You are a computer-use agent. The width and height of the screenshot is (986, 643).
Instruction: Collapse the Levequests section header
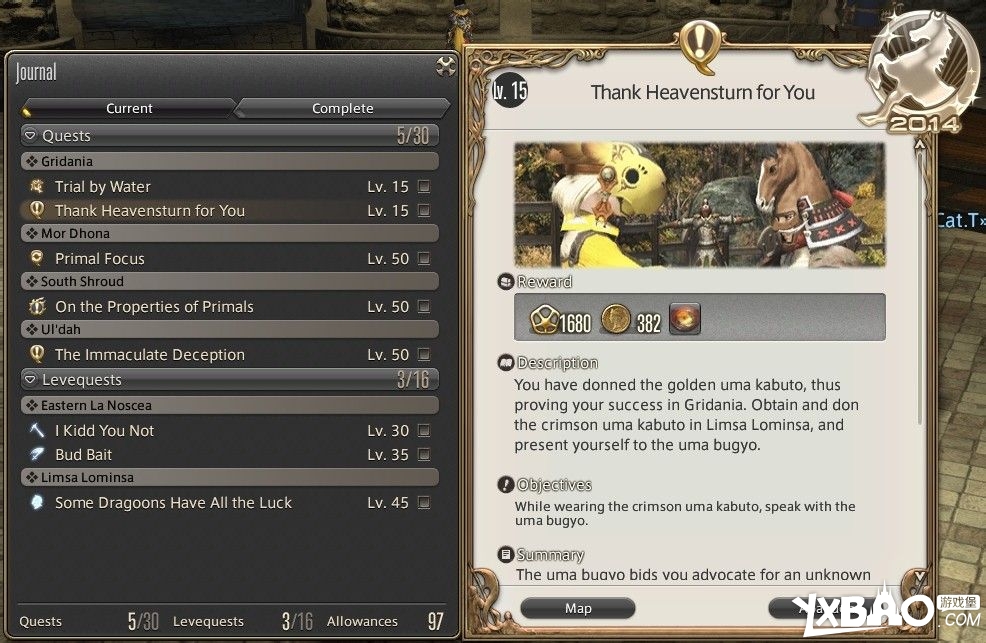[32, 380]
